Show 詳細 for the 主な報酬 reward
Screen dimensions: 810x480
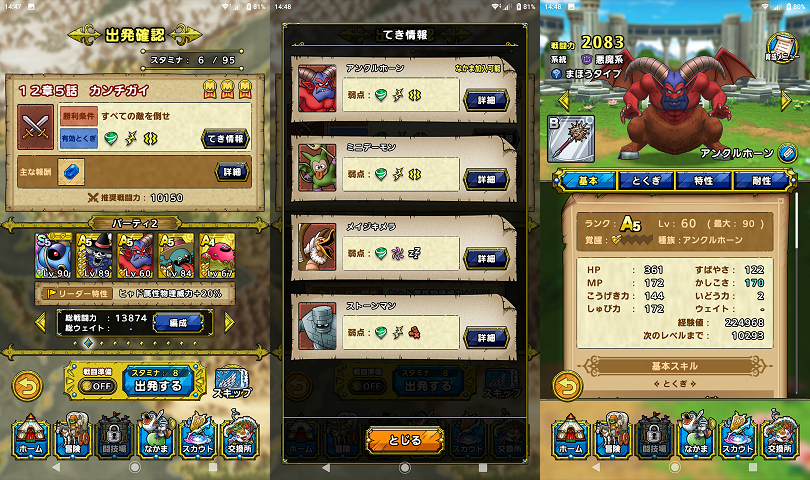coord(231,172)
